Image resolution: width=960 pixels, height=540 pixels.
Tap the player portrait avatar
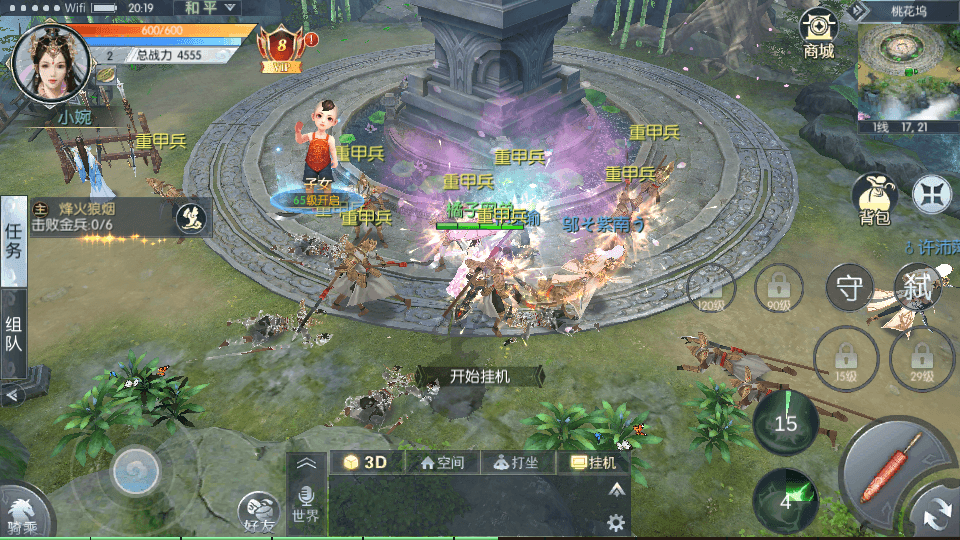point(45,60)
